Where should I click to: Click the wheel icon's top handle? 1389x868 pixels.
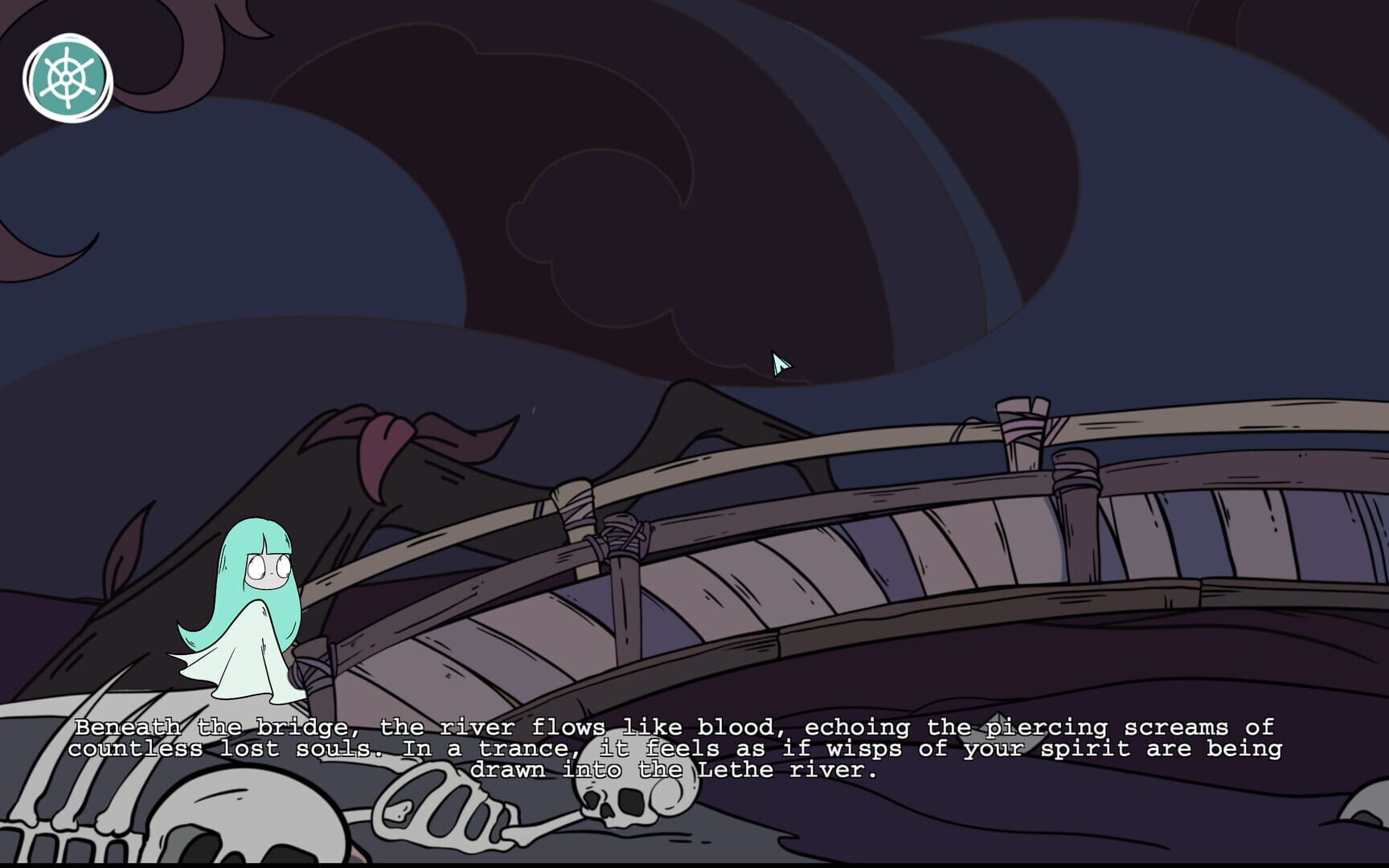pyautogui.click(x=68, y=50)
